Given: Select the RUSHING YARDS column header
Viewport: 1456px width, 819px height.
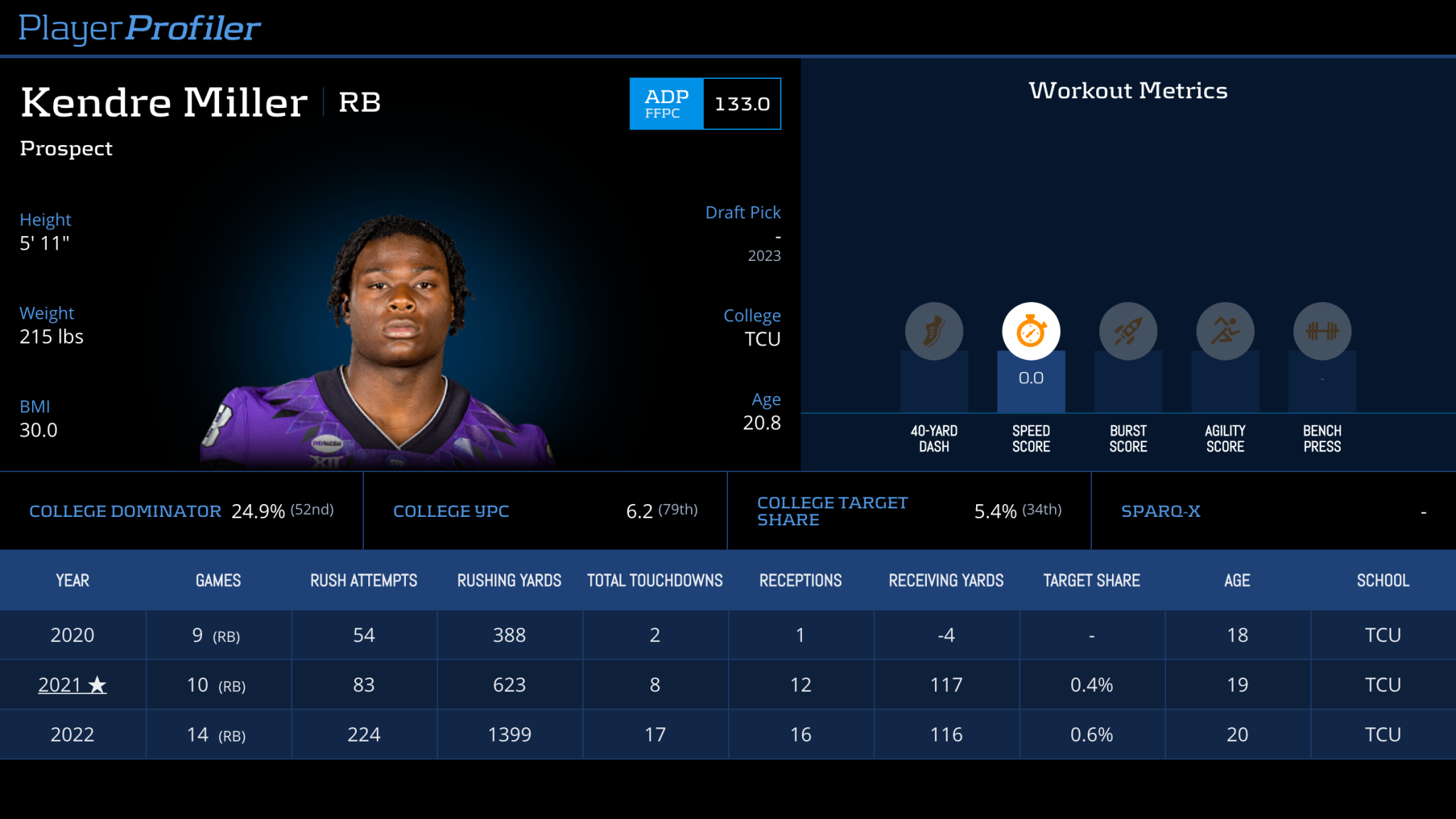Looking at the screenshot, I should [x=509, y=579].
